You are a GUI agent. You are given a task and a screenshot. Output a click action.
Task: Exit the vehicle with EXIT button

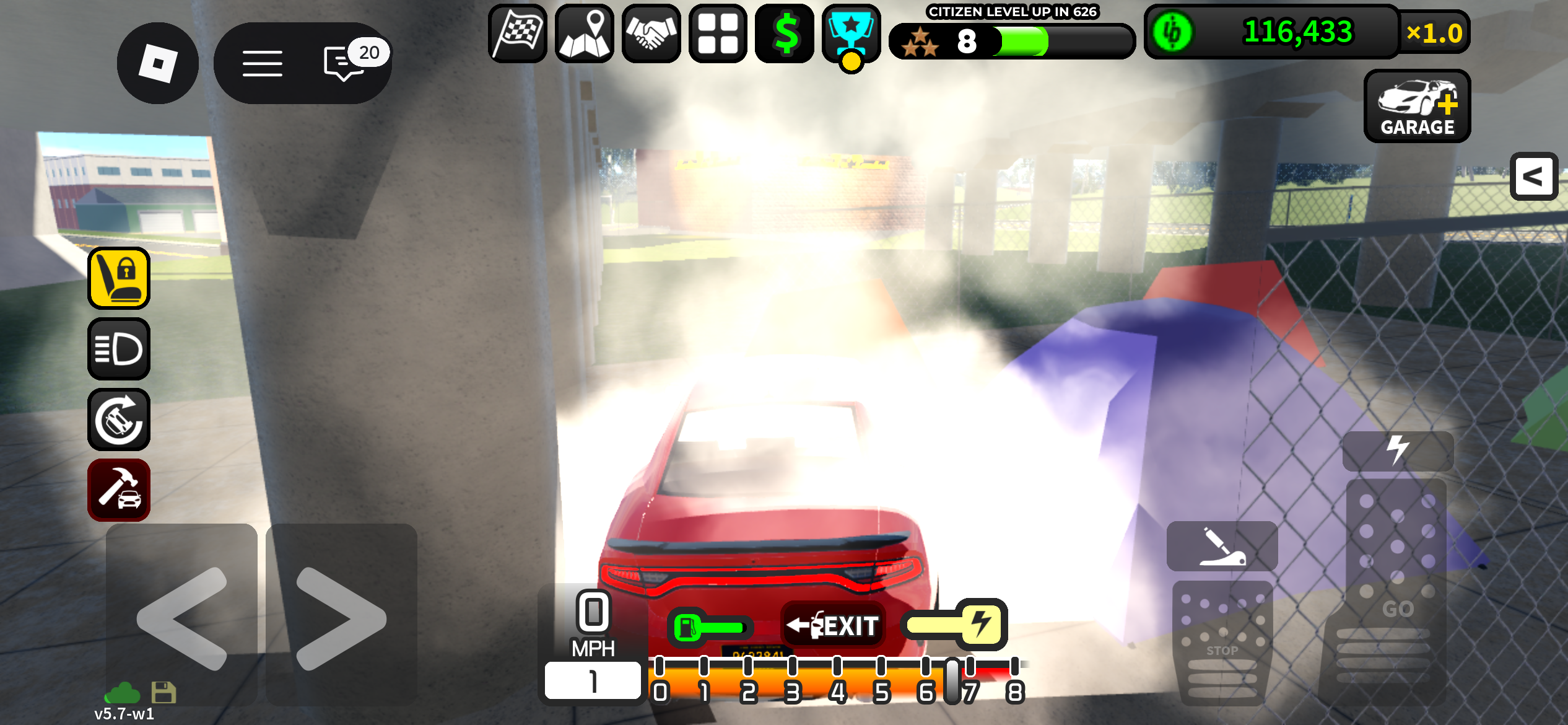(834, 626)
